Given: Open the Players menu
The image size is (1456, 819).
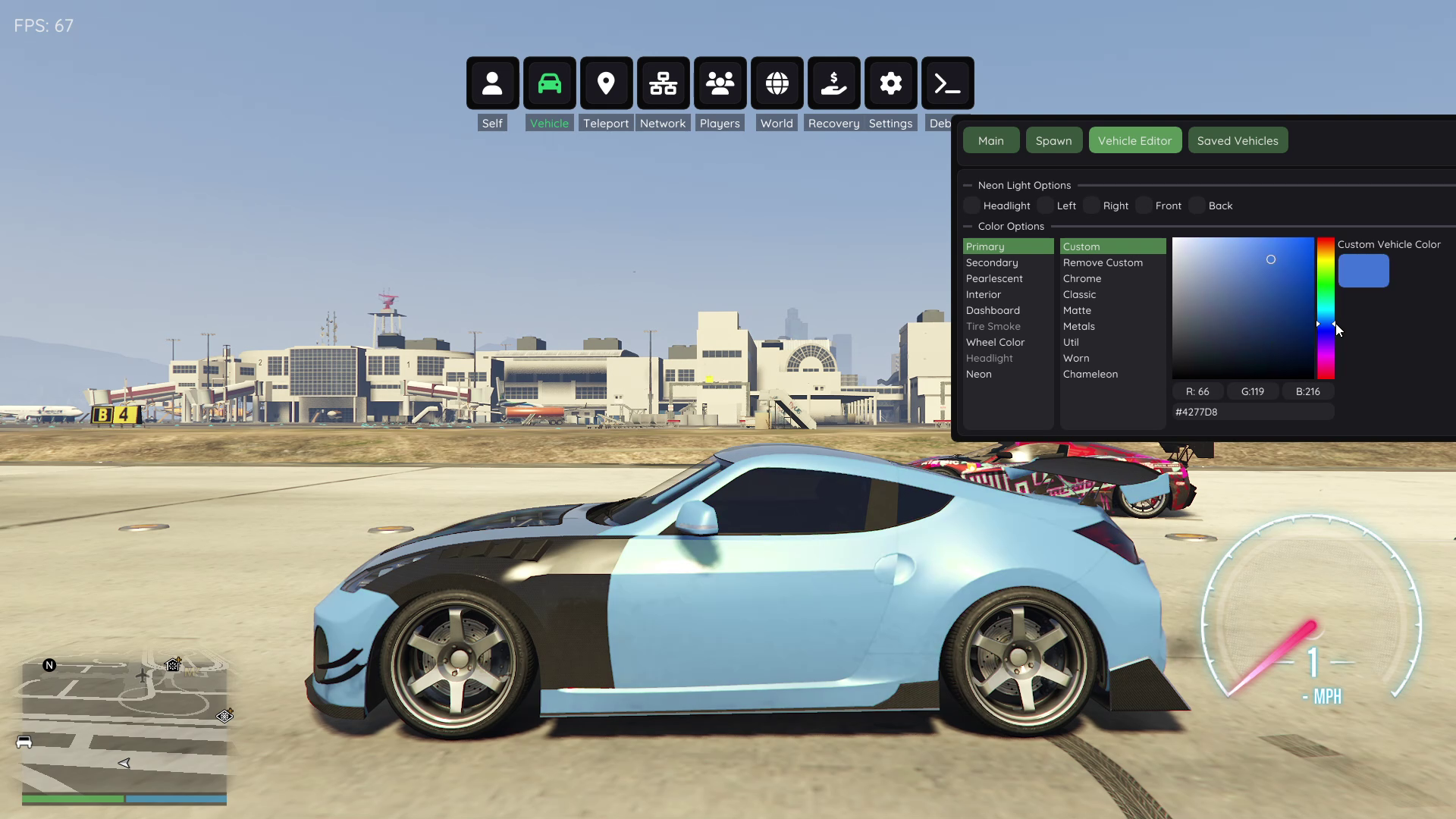Looking at the screenshot, I should coord(720,83).
